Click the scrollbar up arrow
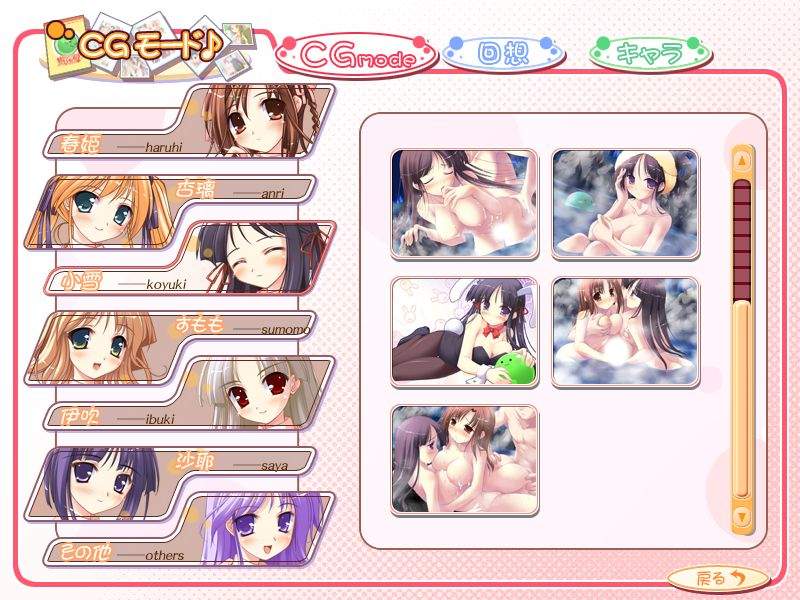Screen dimensions: 800x600 (x=741, y=160)
